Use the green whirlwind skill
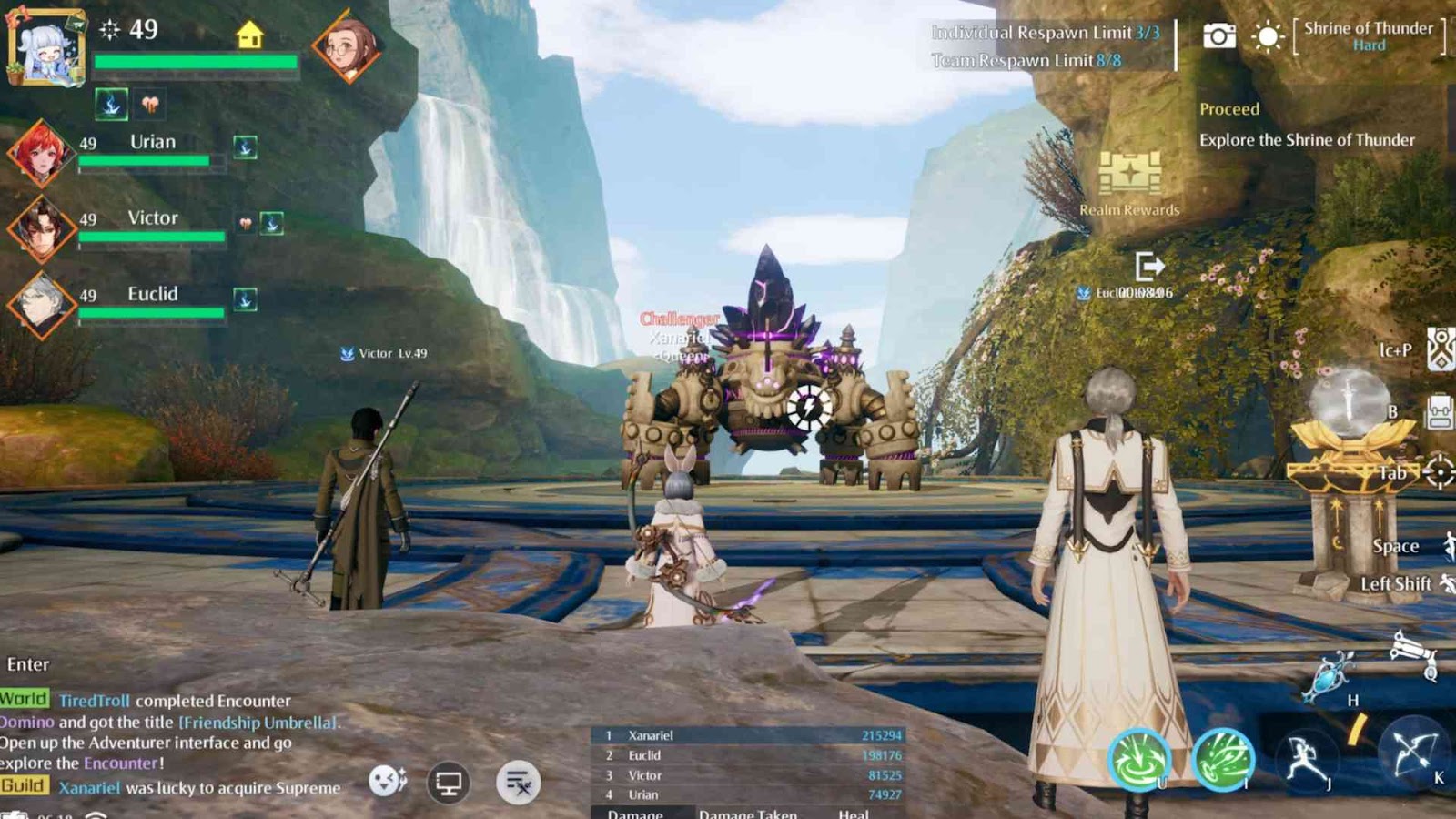This screenshot has width=1456, height=819. coord(1137,759)
